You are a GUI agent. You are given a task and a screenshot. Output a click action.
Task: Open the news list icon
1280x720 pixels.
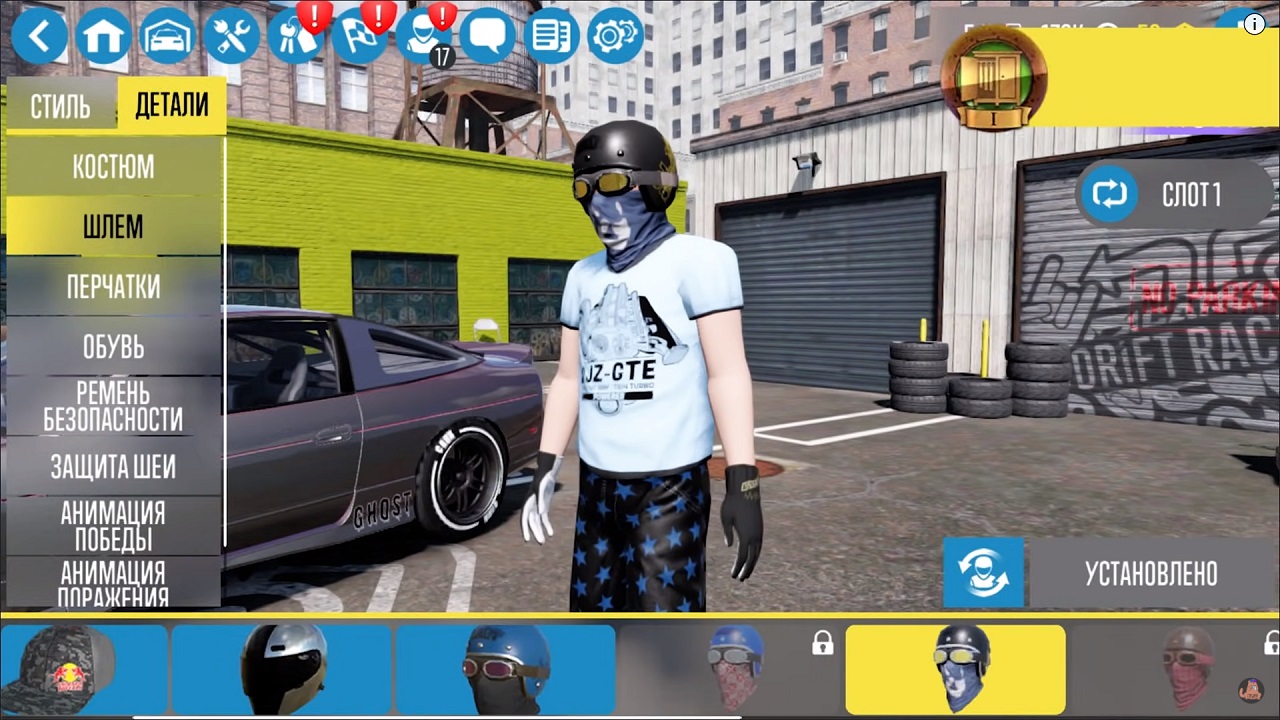click(551, 37)
